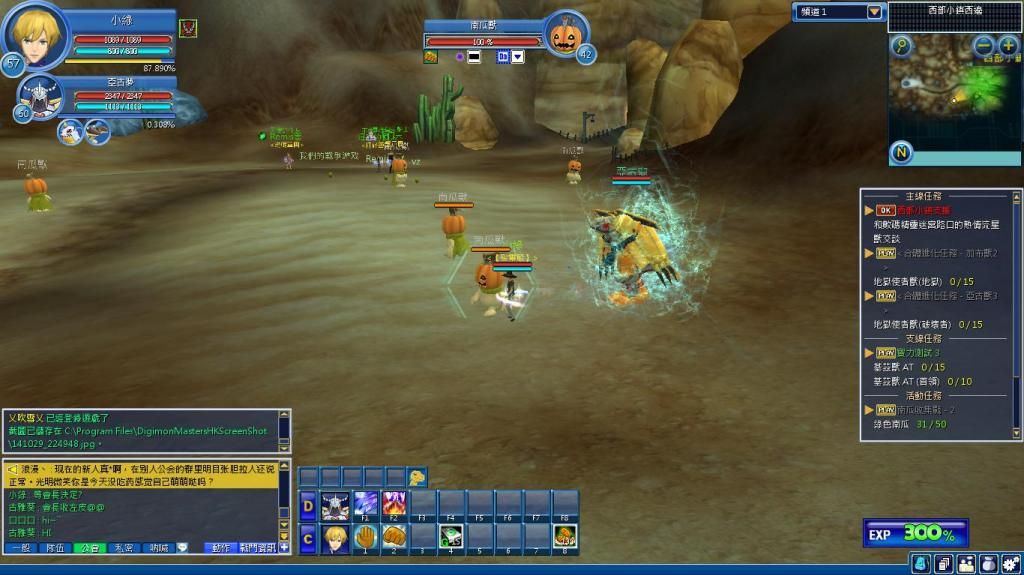Open the friends/community icon in bottom bar
The width and height of the screenshot is (1024, 575).
pyautogui.click(x=965, y=564)
